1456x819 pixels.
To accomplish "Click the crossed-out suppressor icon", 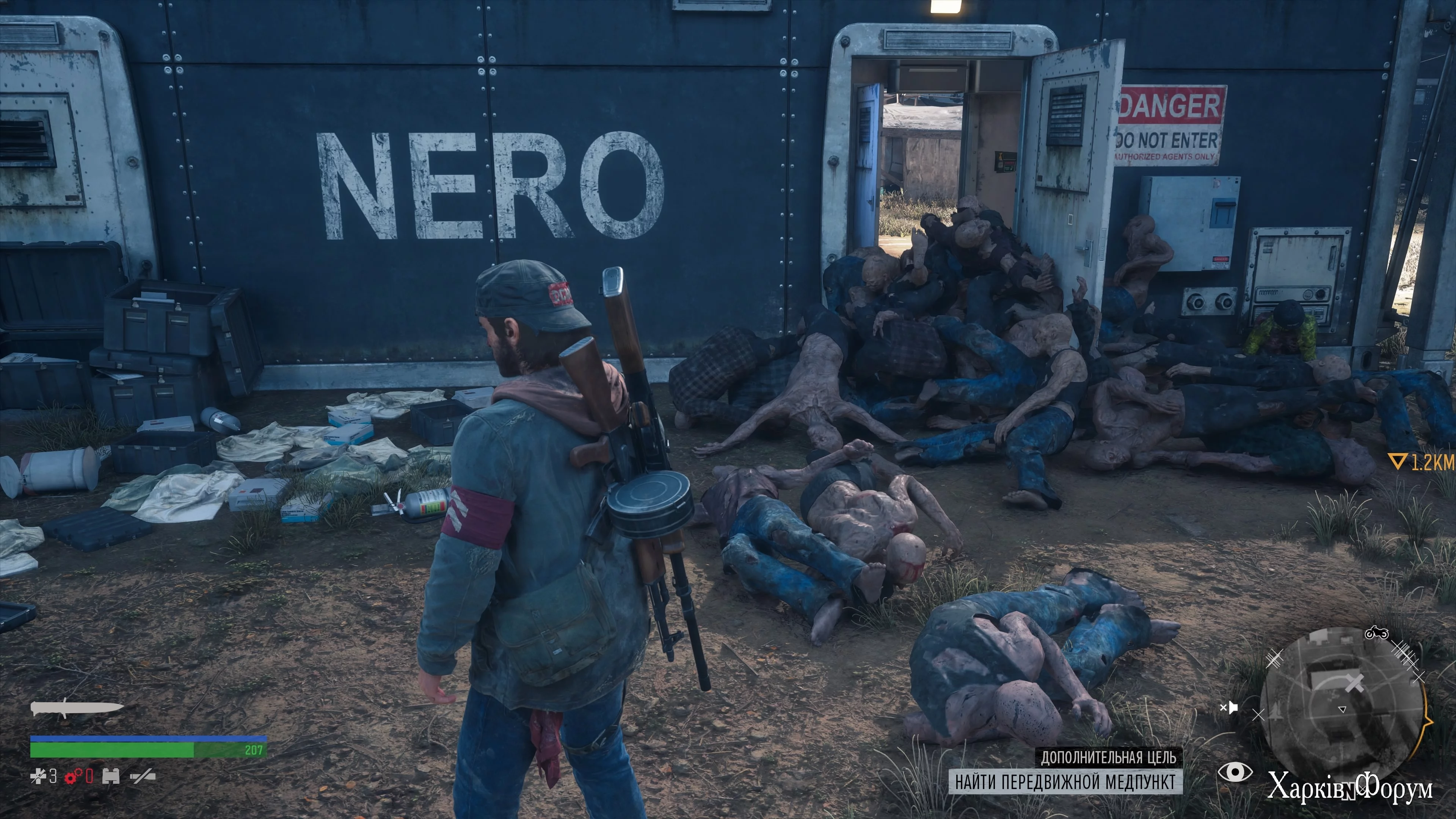I will click(x=143, y=777).
